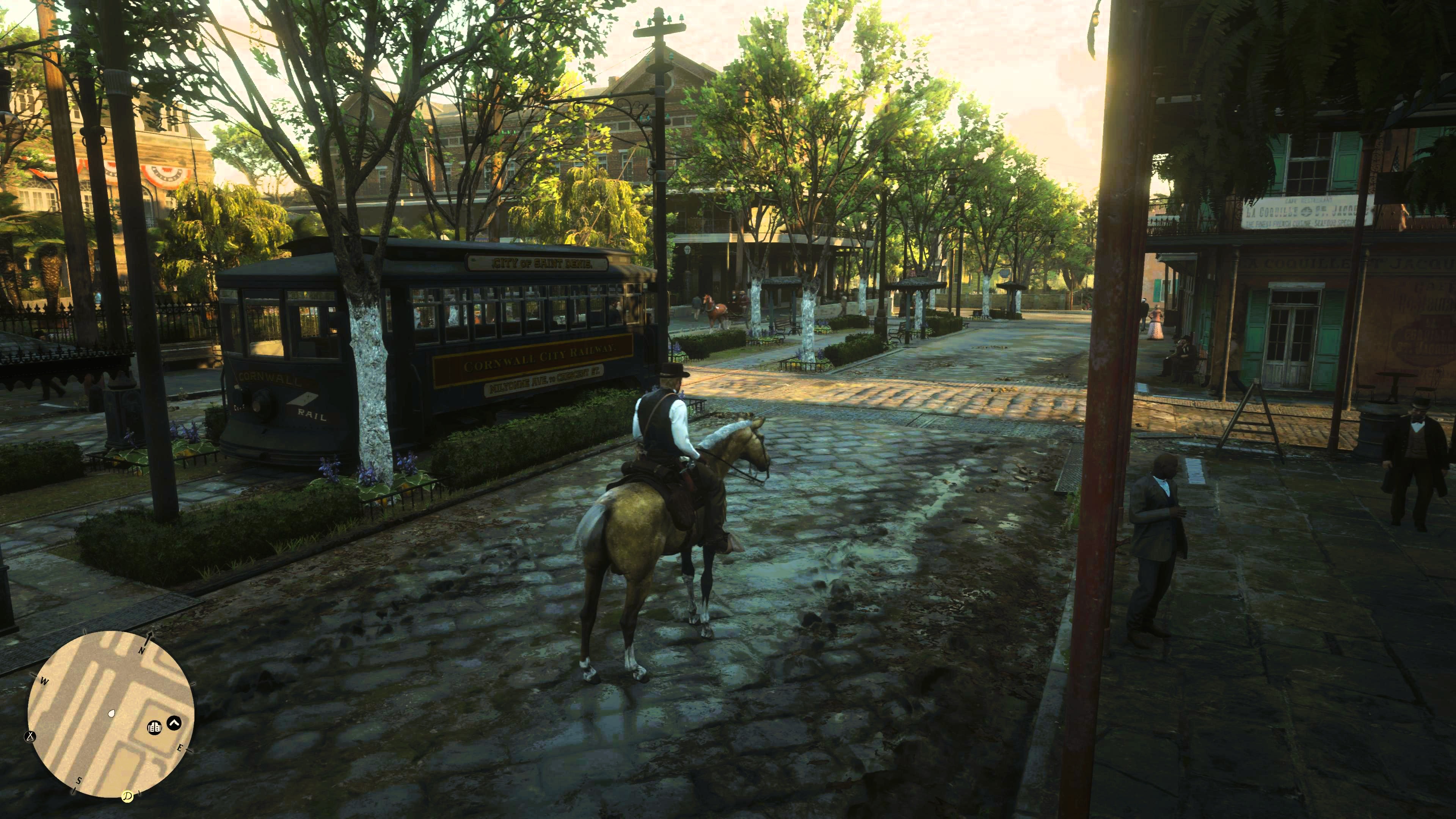Click the letter N on the compass

(x=142, y=651)
